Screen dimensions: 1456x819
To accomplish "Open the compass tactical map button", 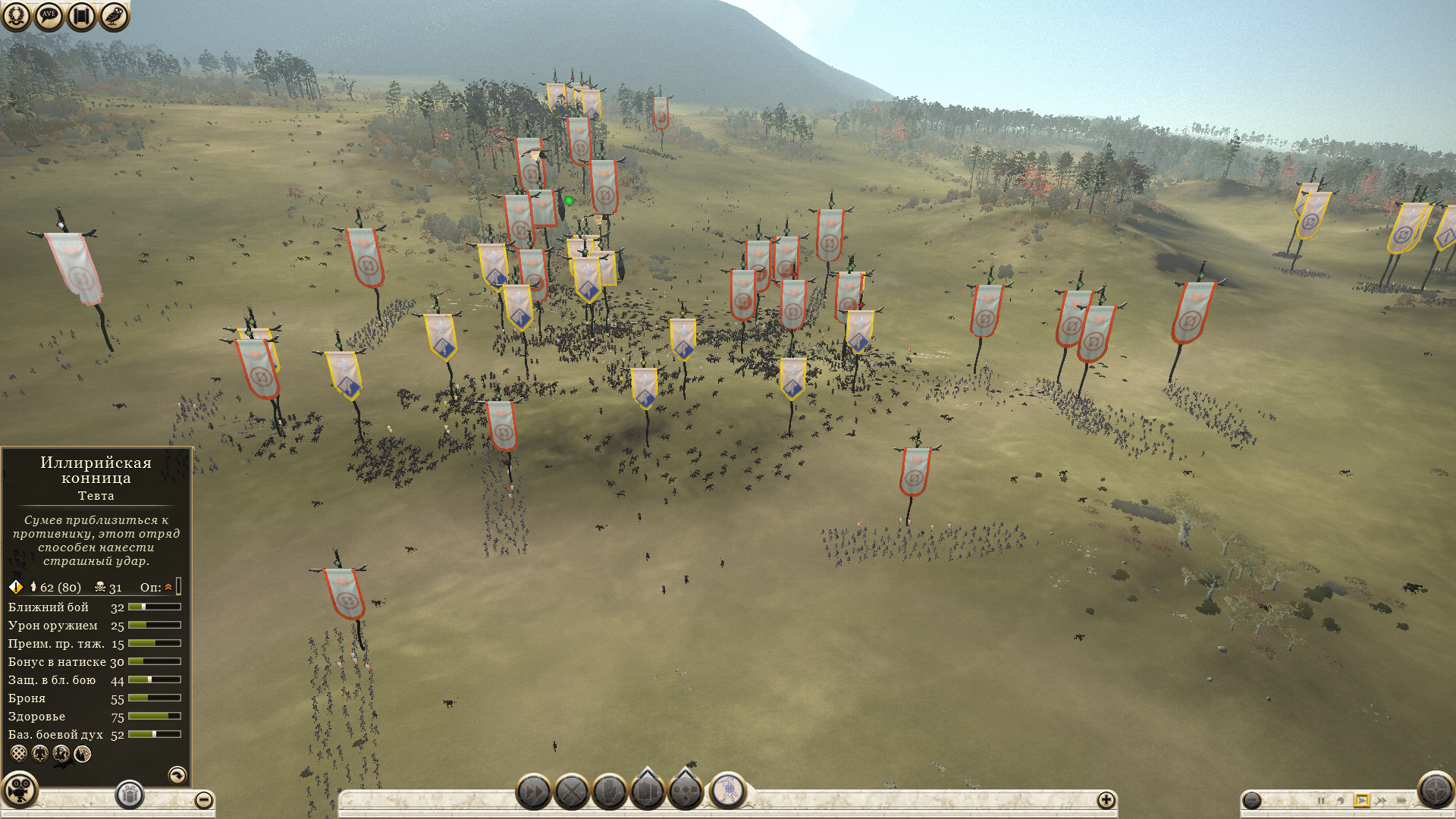I will point(1435,790).
